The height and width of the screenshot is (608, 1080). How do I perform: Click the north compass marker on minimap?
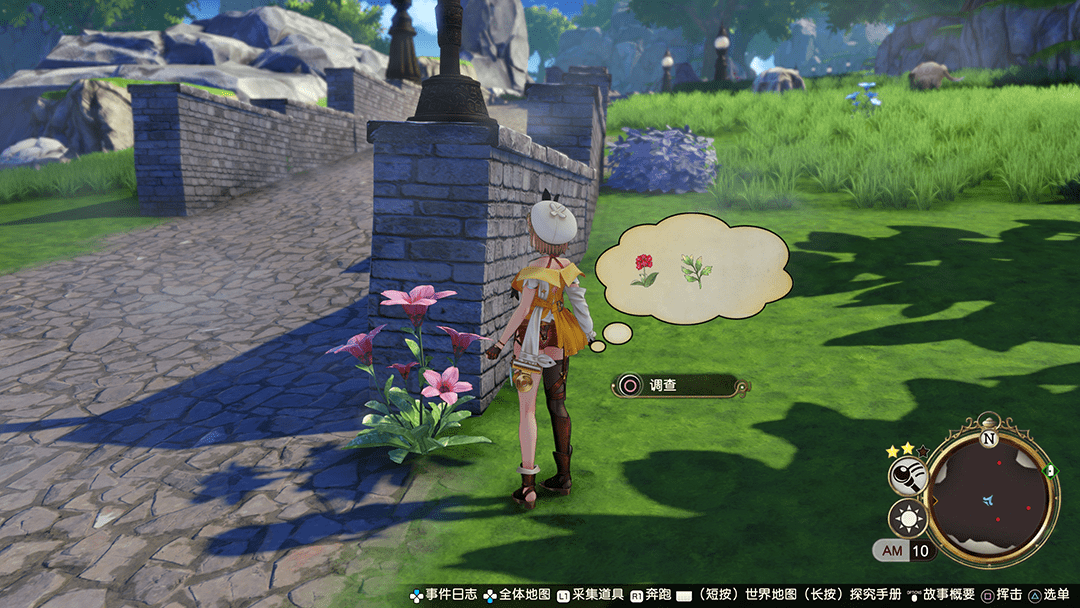pyautogui.click(x=988, y=437)
